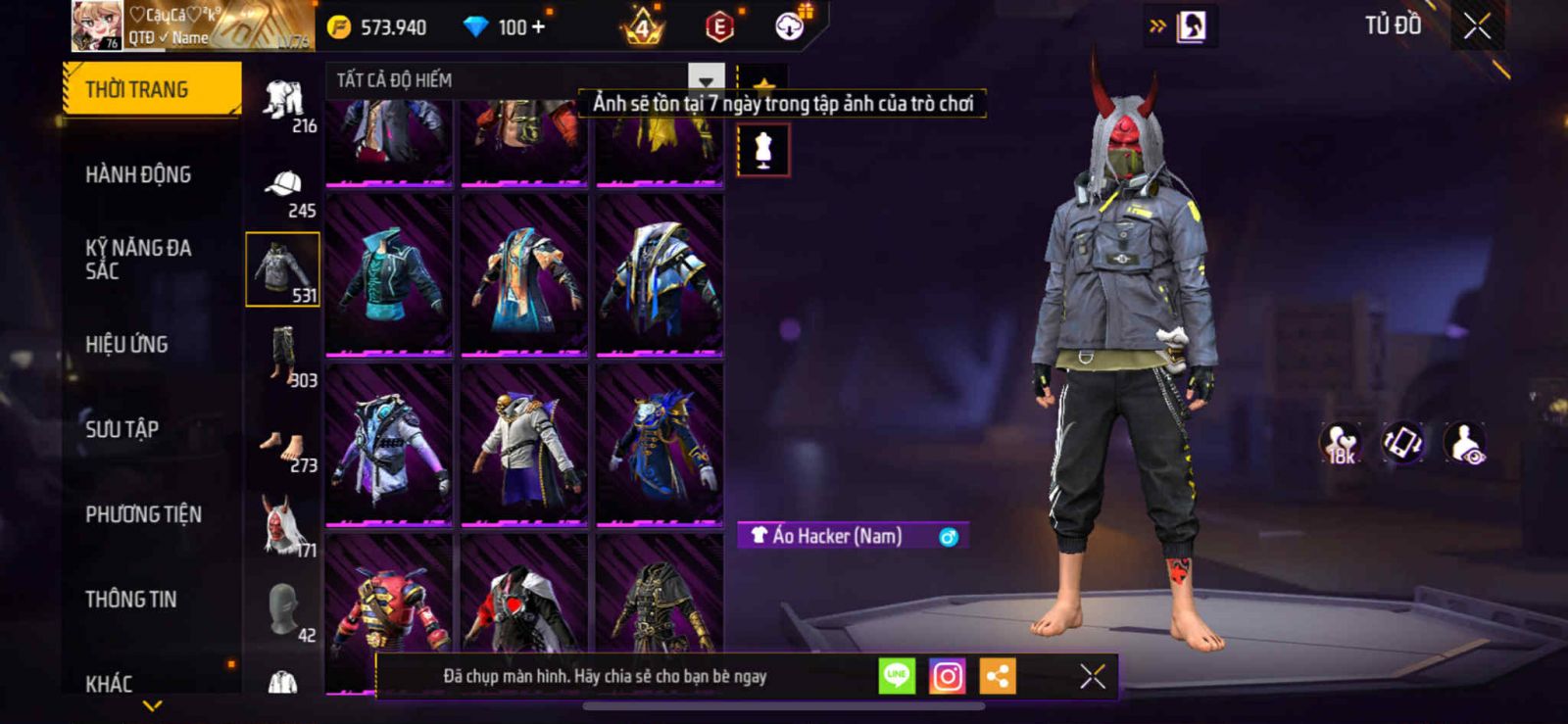Viewport: 1568px width, 724px height.
Task: Open the Thời Trang tab
Action: (x=151, y=89)
